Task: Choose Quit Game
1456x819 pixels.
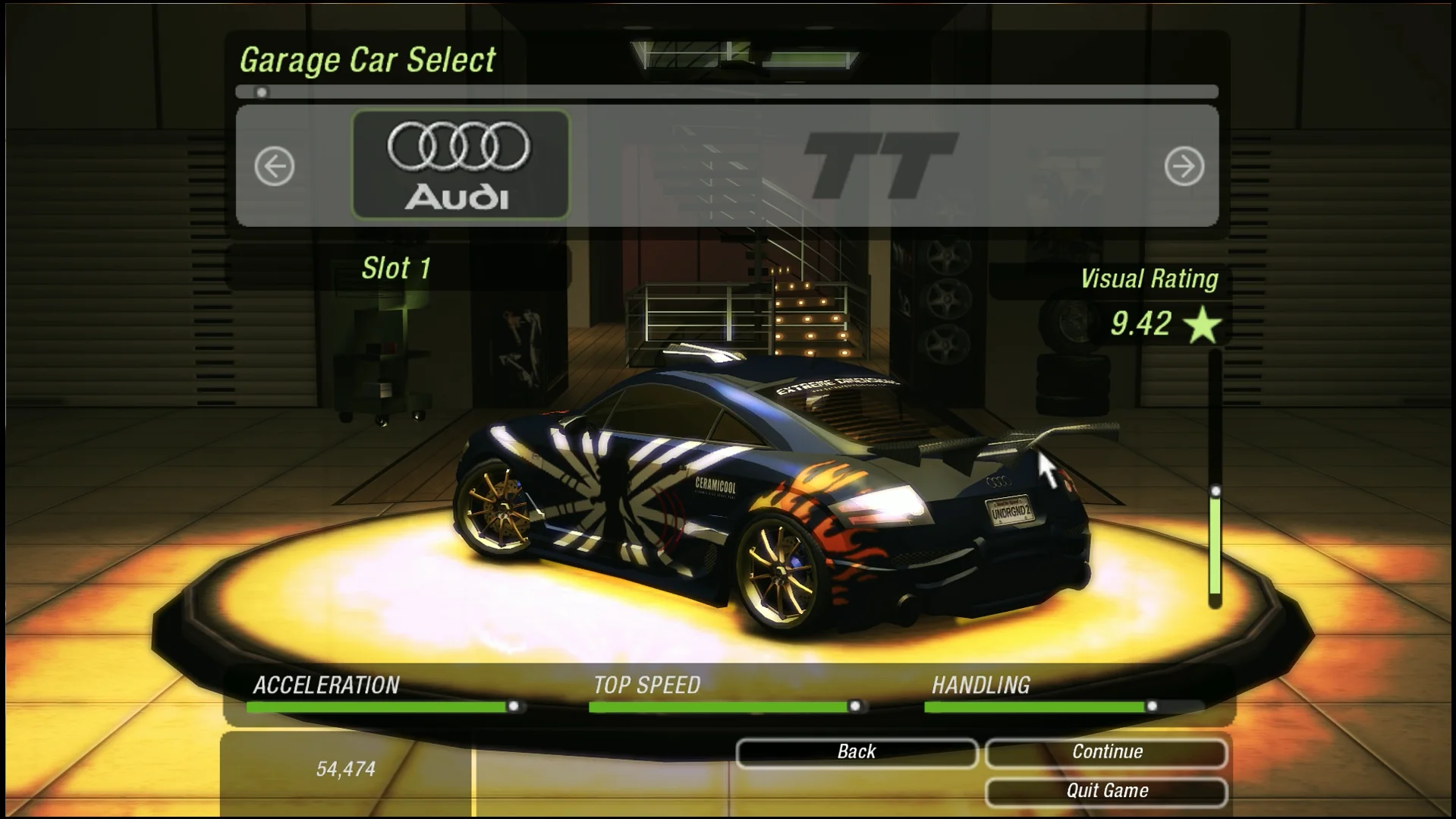Action: (1106, 791)
